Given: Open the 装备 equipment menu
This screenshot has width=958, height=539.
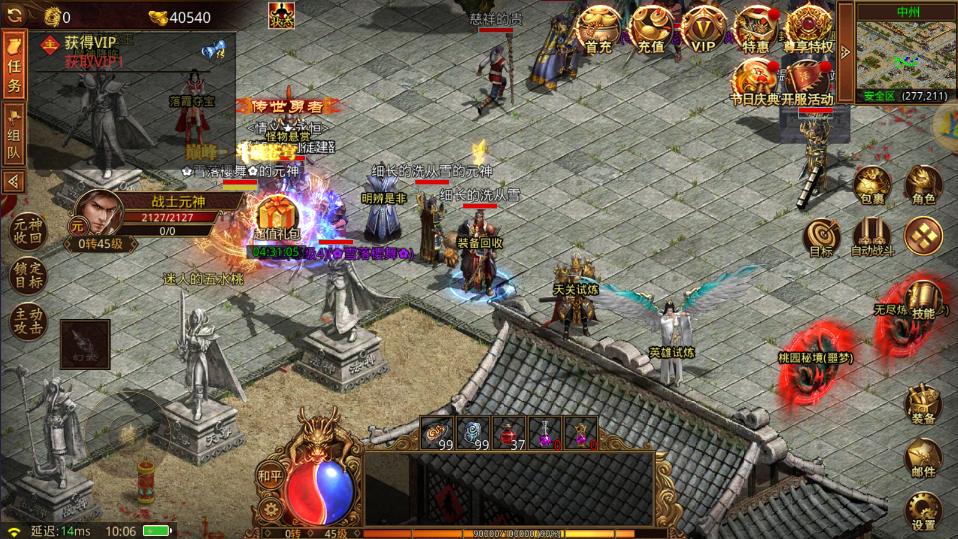Looking at the screenshot, I should [x=923, y=405].
